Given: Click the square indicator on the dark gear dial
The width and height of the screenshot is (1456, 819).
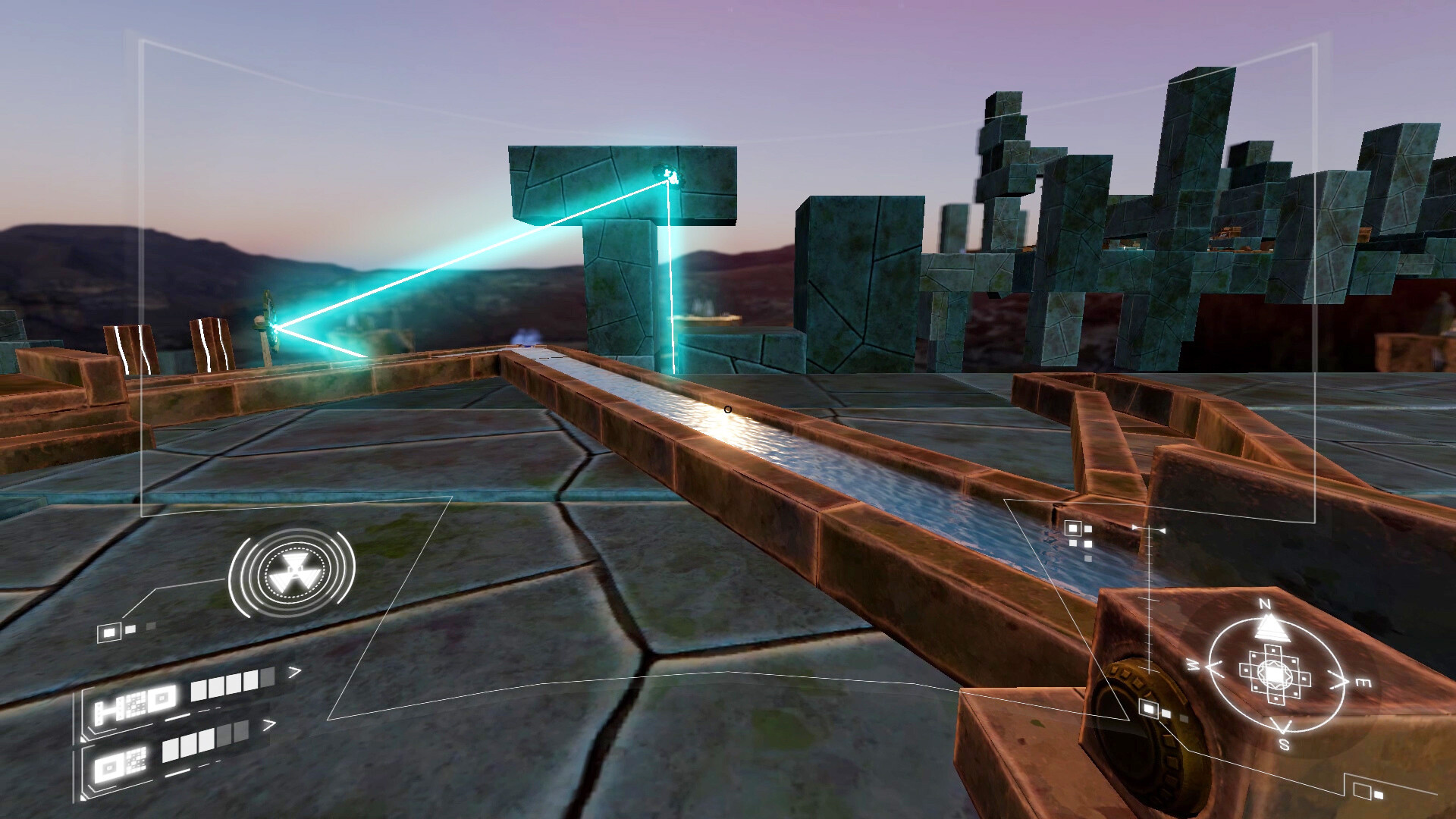Looking at the screenshot, I should (1147, 708).
